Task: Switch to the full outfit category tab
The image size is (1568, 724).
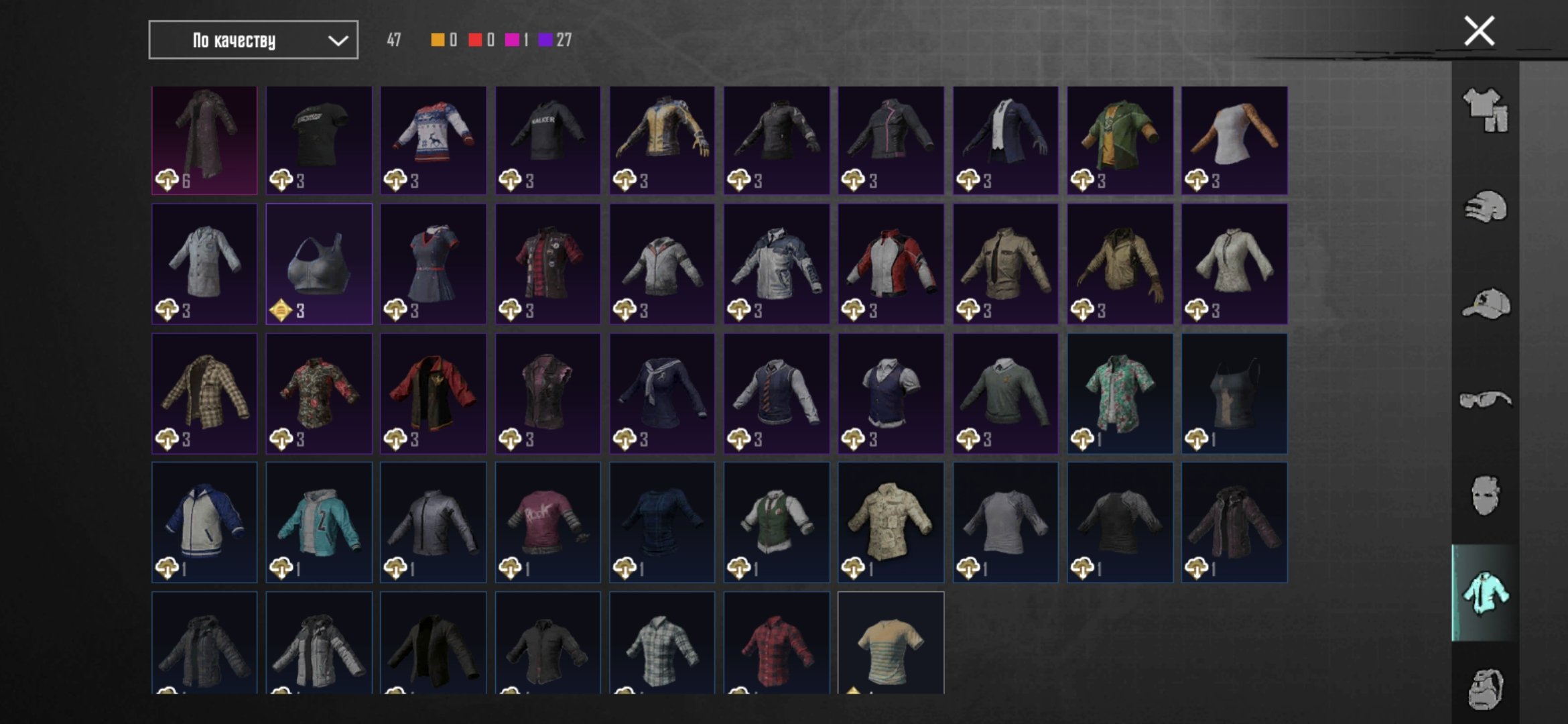Action: (1485, 109)
